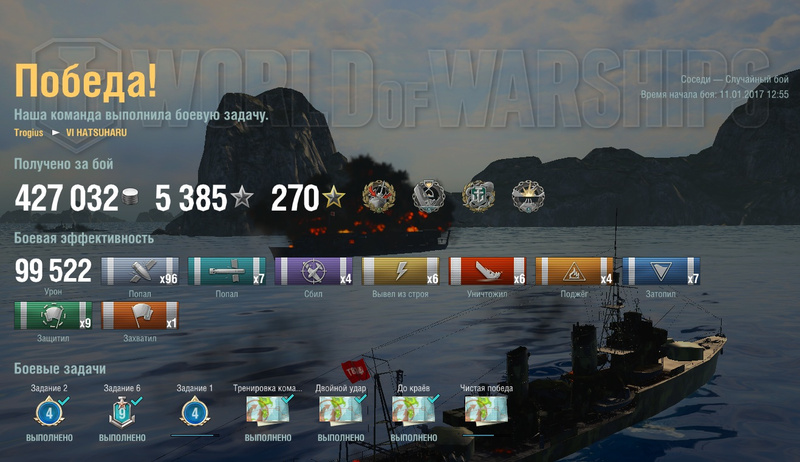Open the Задание 6 battle task badge
800x462 pixels.
[x=121, y=411]
